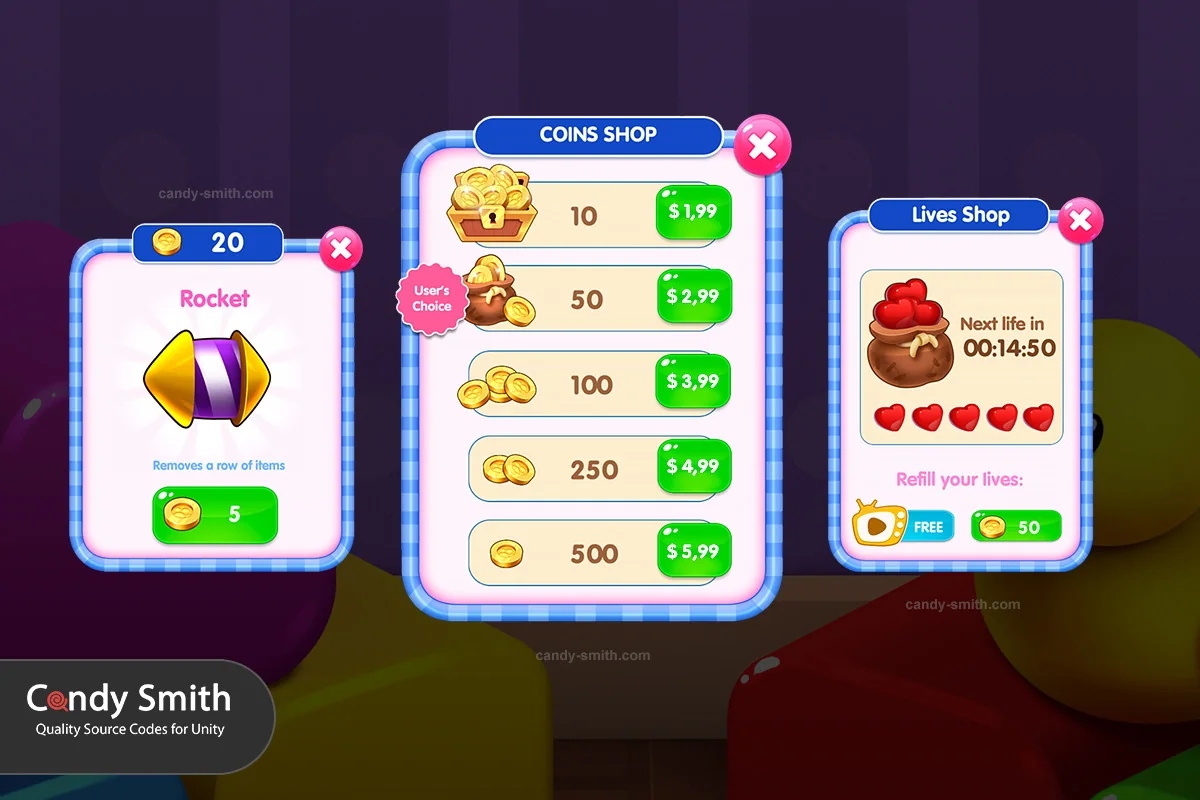Purchase 10 coins for $1,99

point(693,212)
